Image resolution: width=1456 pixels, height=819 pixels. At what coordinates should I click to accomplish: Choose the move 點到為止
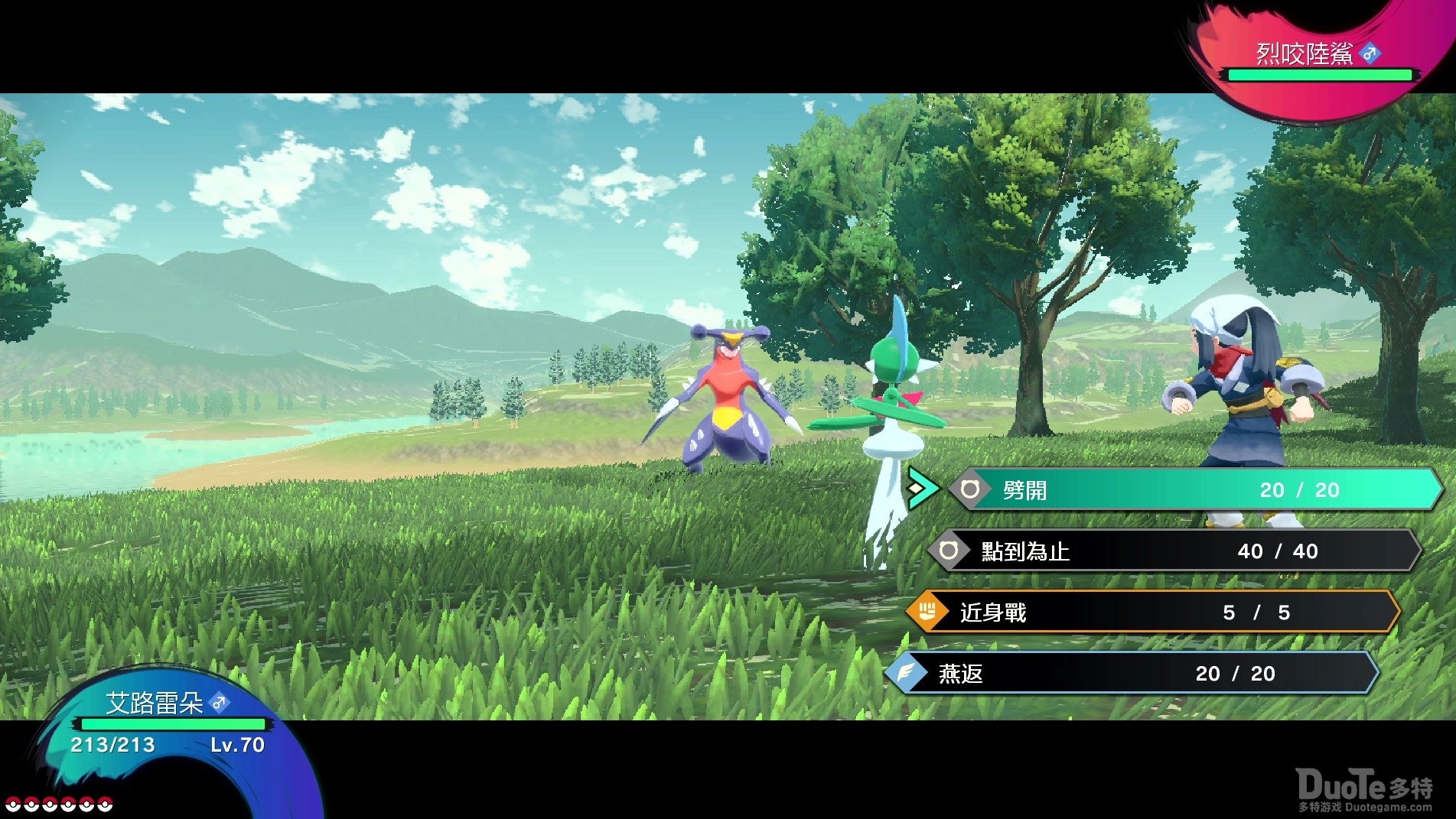[x=1174, y=551]
